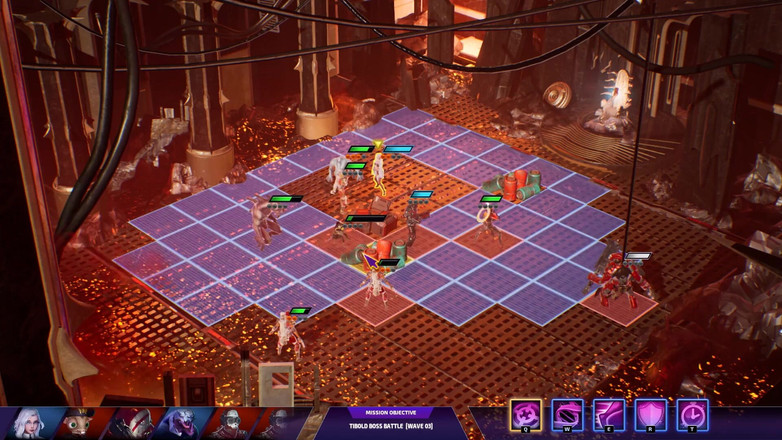The width and height of the screenshot is (782, 440).
Task: Use the spinning slash ability
Action: tap(567, 414)
